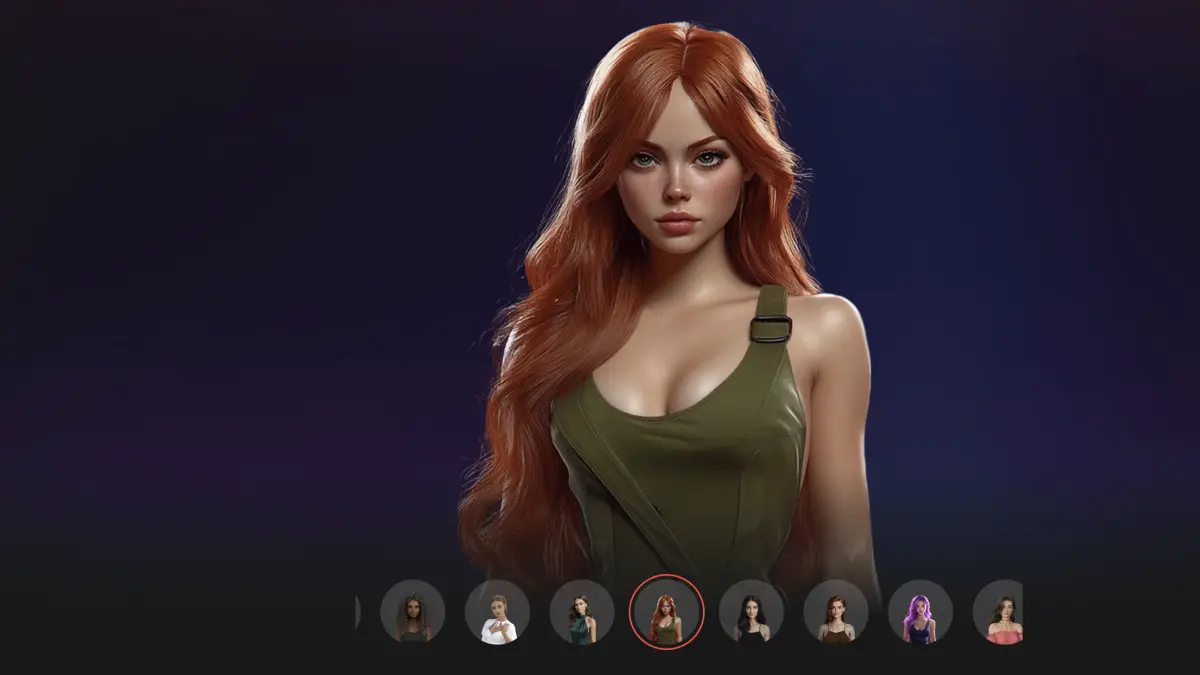The height and width of the screenshot is (675, 1200).
Task: Select the highlighted red-haired character in green
Action: (x=667, y=612)
